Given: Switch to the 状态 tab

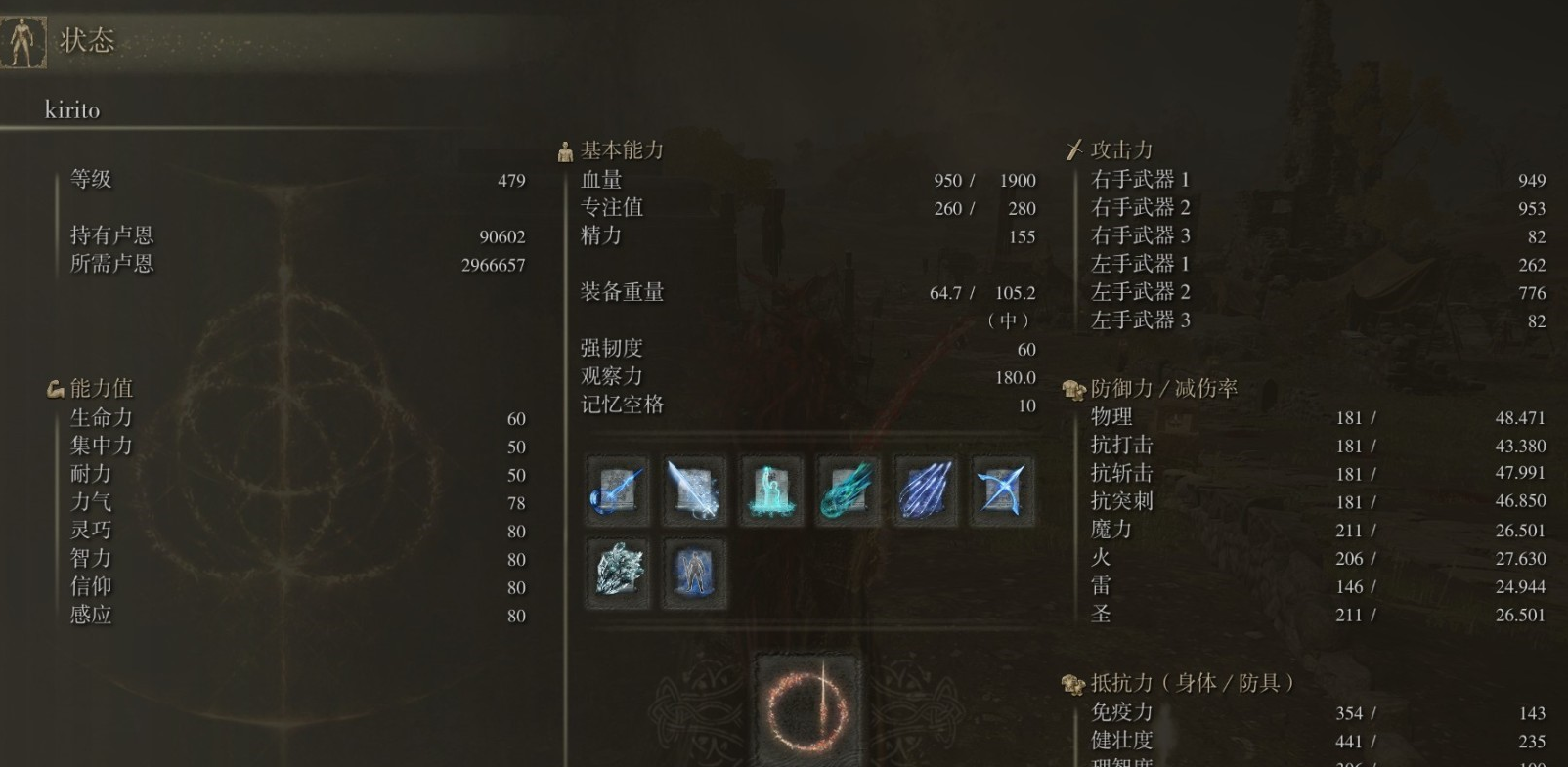Looking at the screenshot, I should pyautogui.click(x=84, y=41).
